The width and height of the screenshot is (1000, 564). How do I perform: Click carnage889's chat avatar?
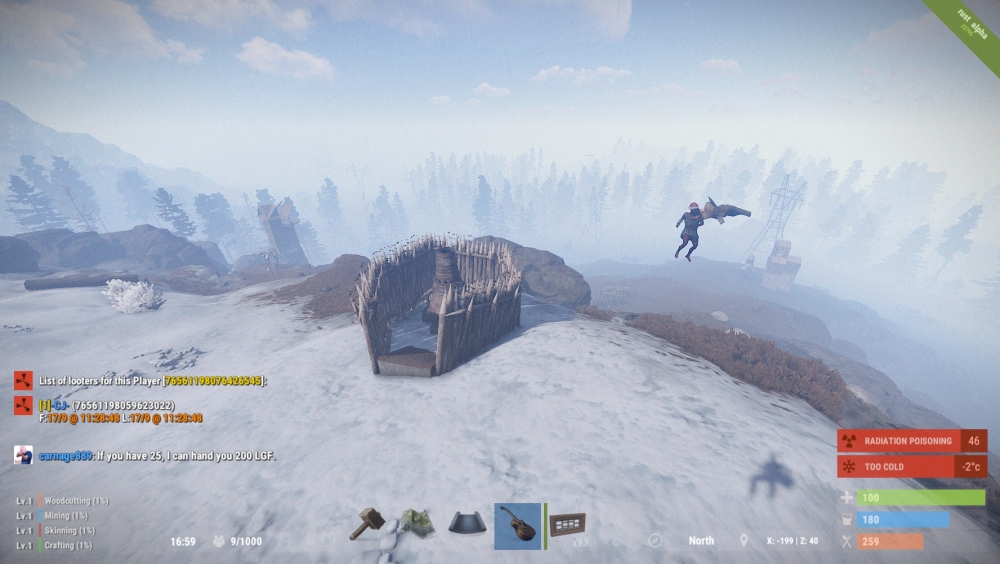[23, 455]
